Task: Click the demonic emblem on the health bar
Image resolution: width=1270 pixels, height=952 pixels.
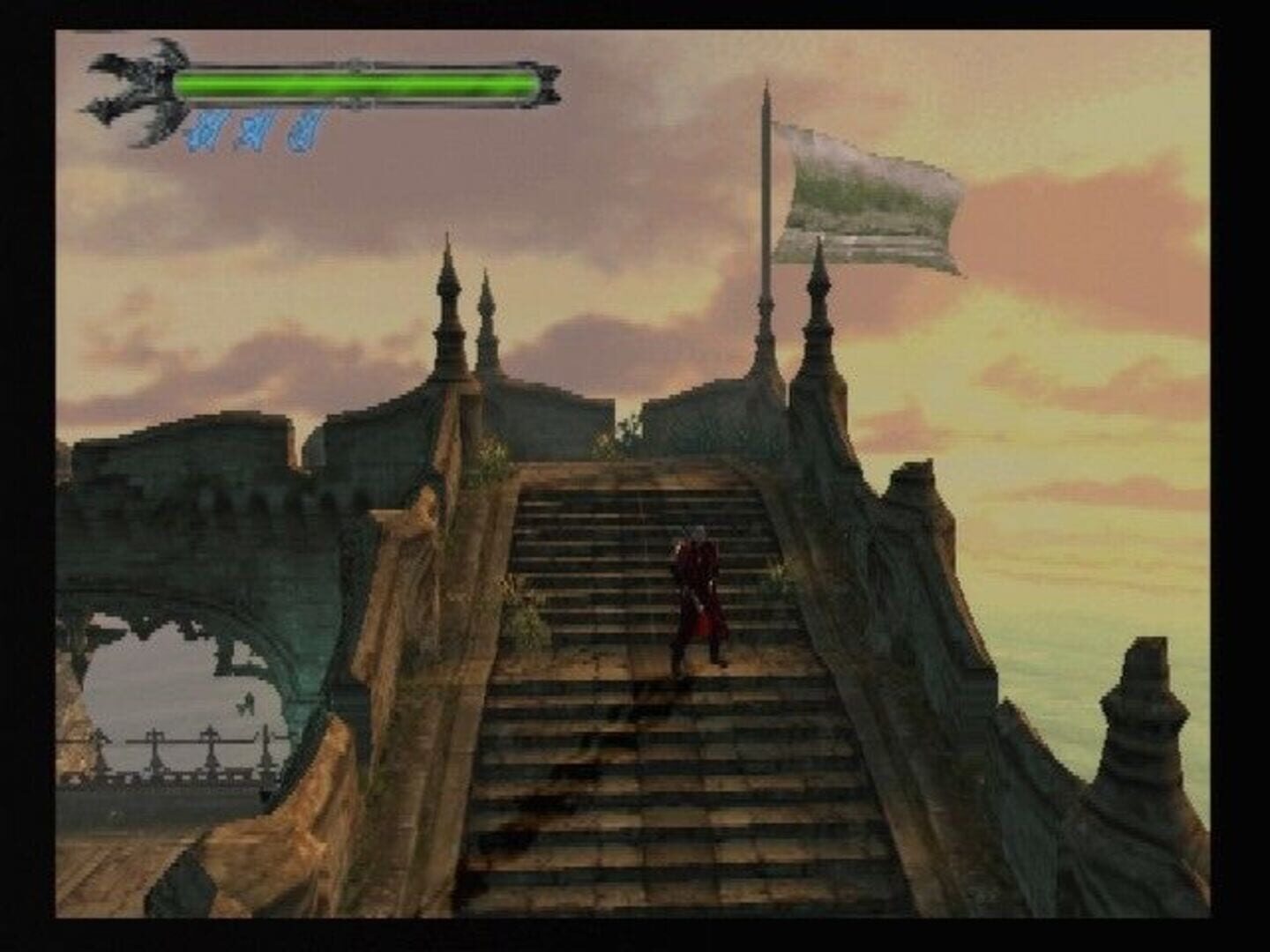Action: [132, 88]
